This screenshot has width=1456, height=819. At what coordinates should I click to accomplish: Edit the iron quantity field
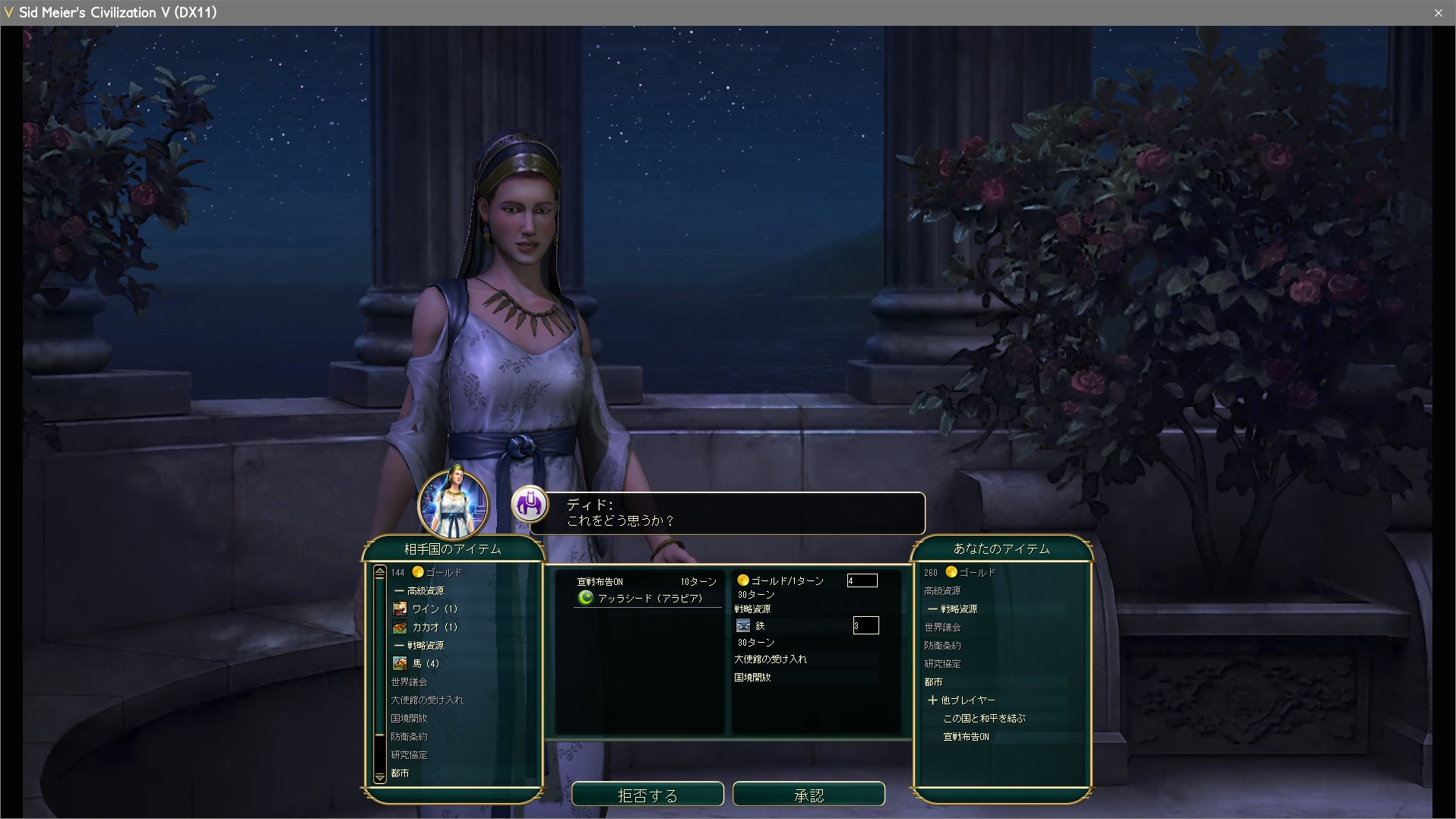coord(866,625)
